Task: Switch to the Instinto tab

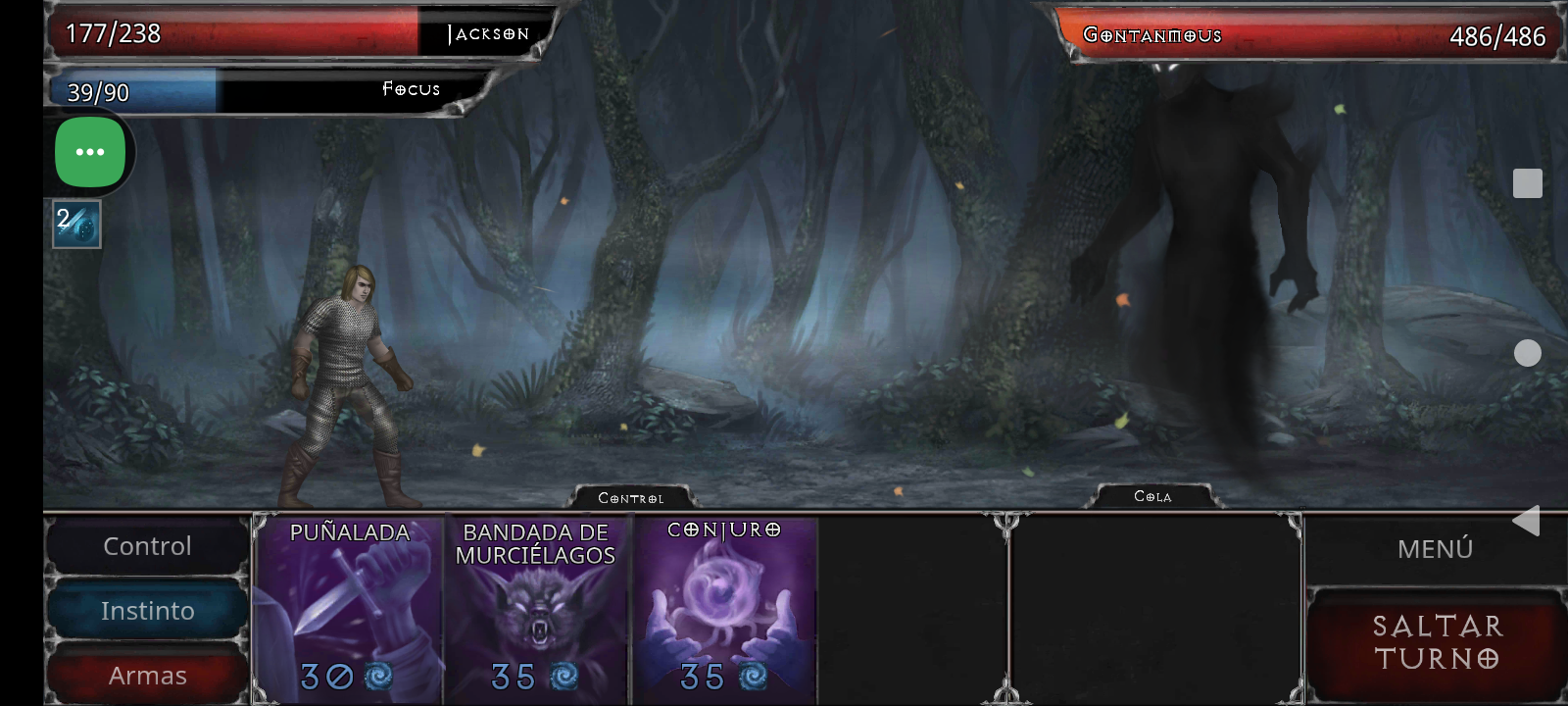Action: coord(147,610)
